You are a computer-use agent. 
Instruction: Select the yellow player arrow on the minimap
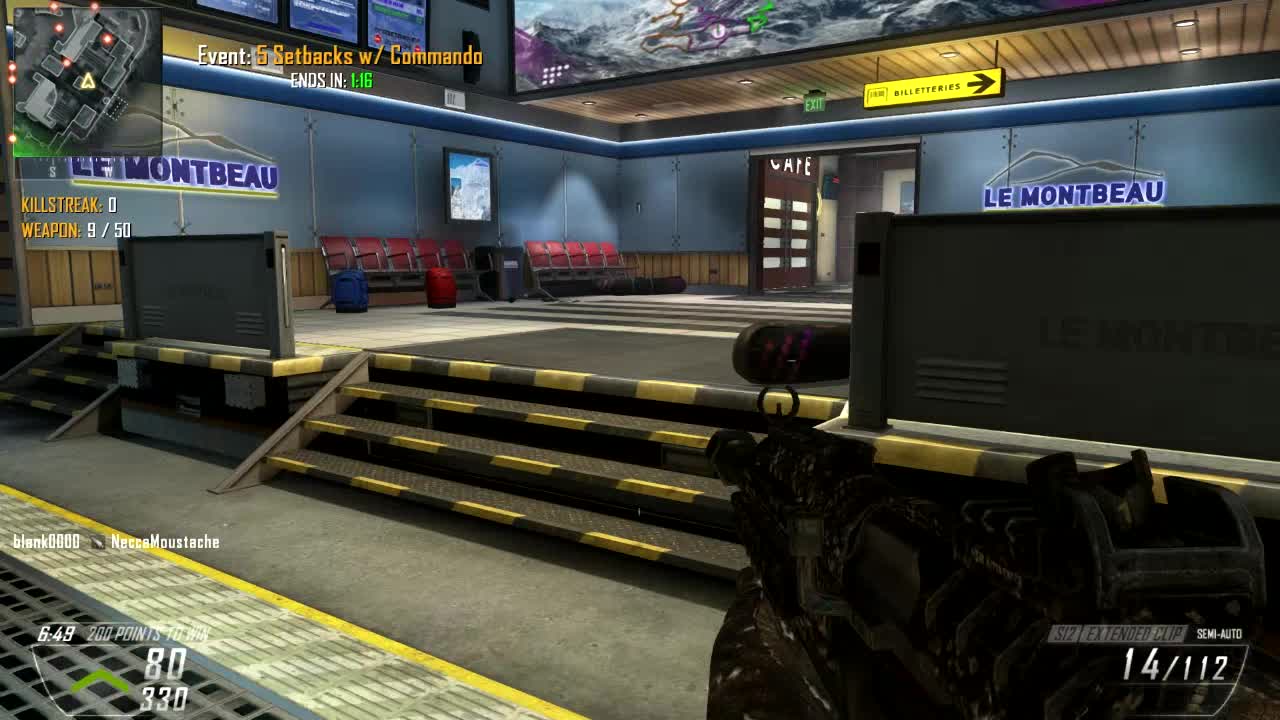coord(88,81)
